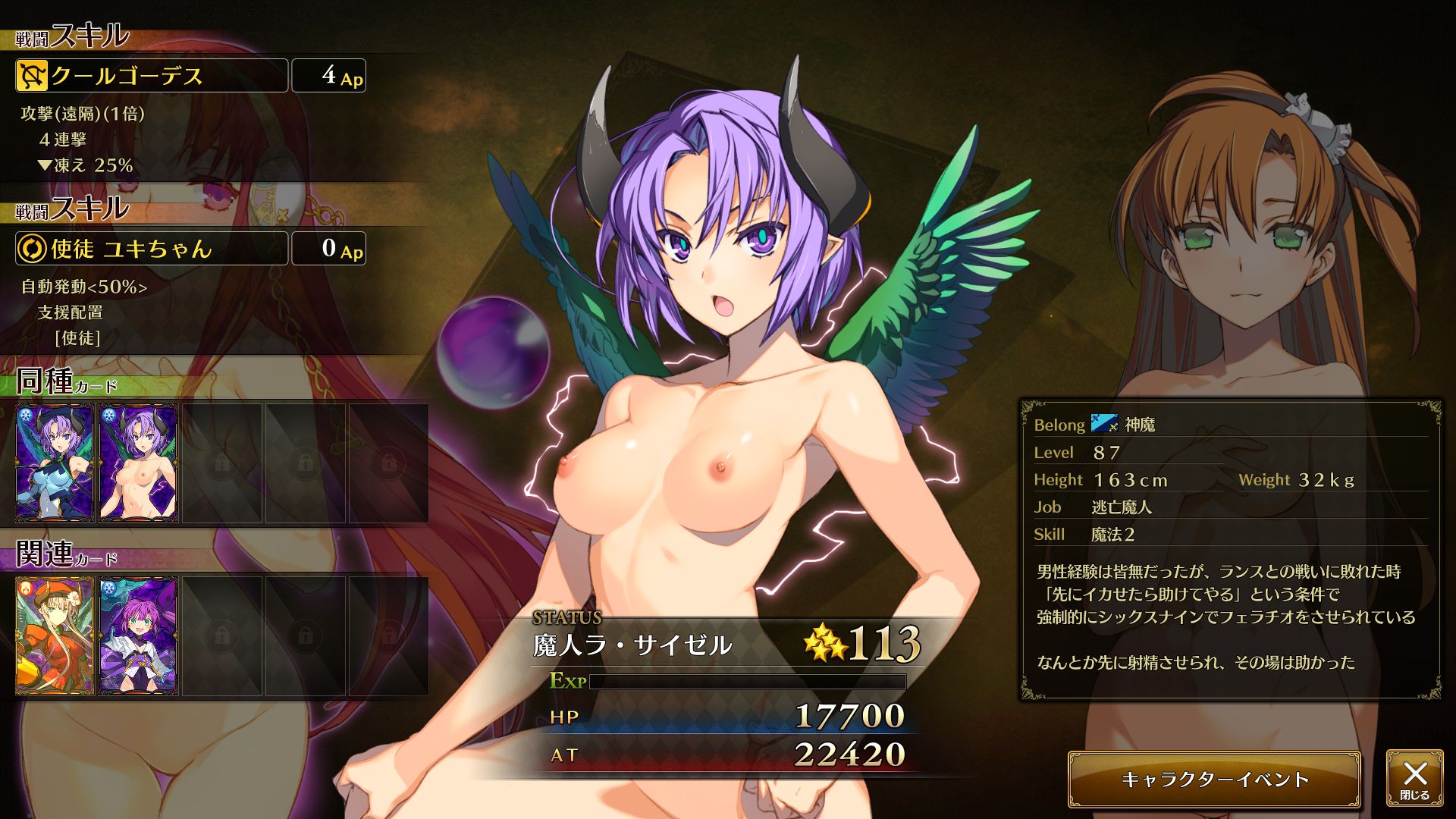
Task: Select the 使徒 ユキちゃん battle skill
Action: click(152, 249)
